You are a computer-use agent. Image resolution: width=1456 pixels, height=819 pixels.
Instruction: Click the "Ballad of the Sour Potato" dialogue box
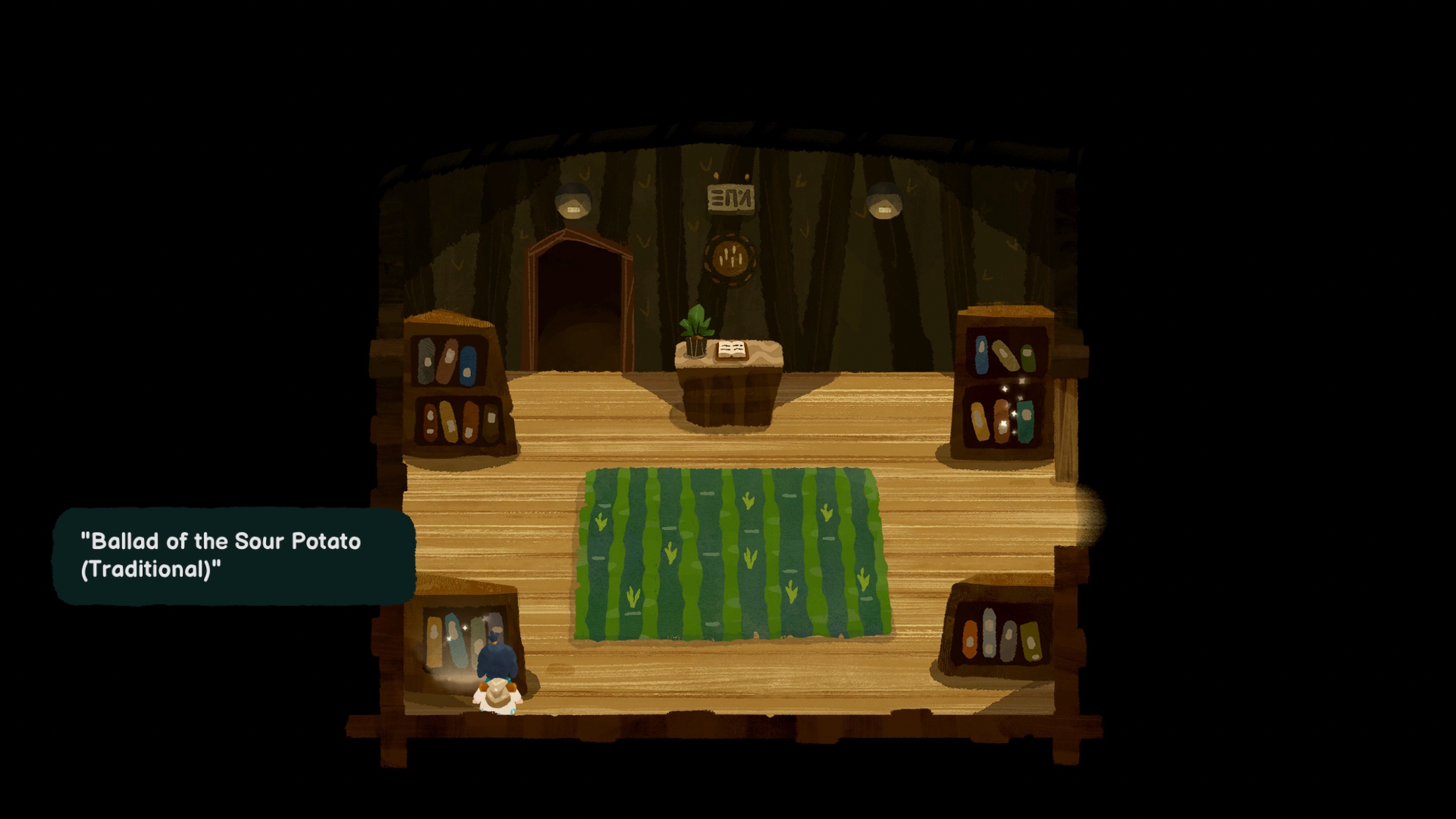pos(233,555)
